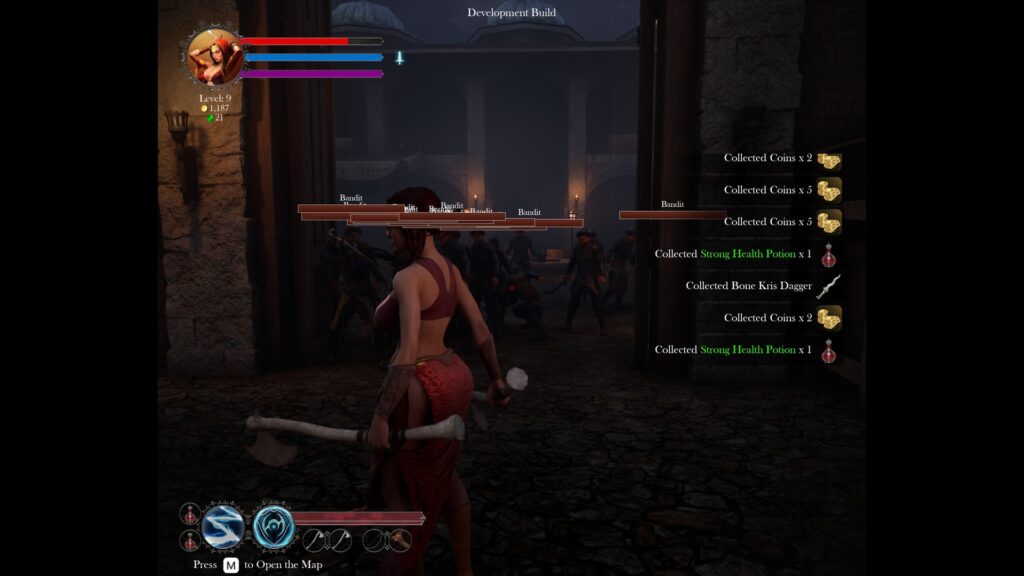
Task: Click the Bone Kris Dagger loot entry
Action: tap(761, 286)
